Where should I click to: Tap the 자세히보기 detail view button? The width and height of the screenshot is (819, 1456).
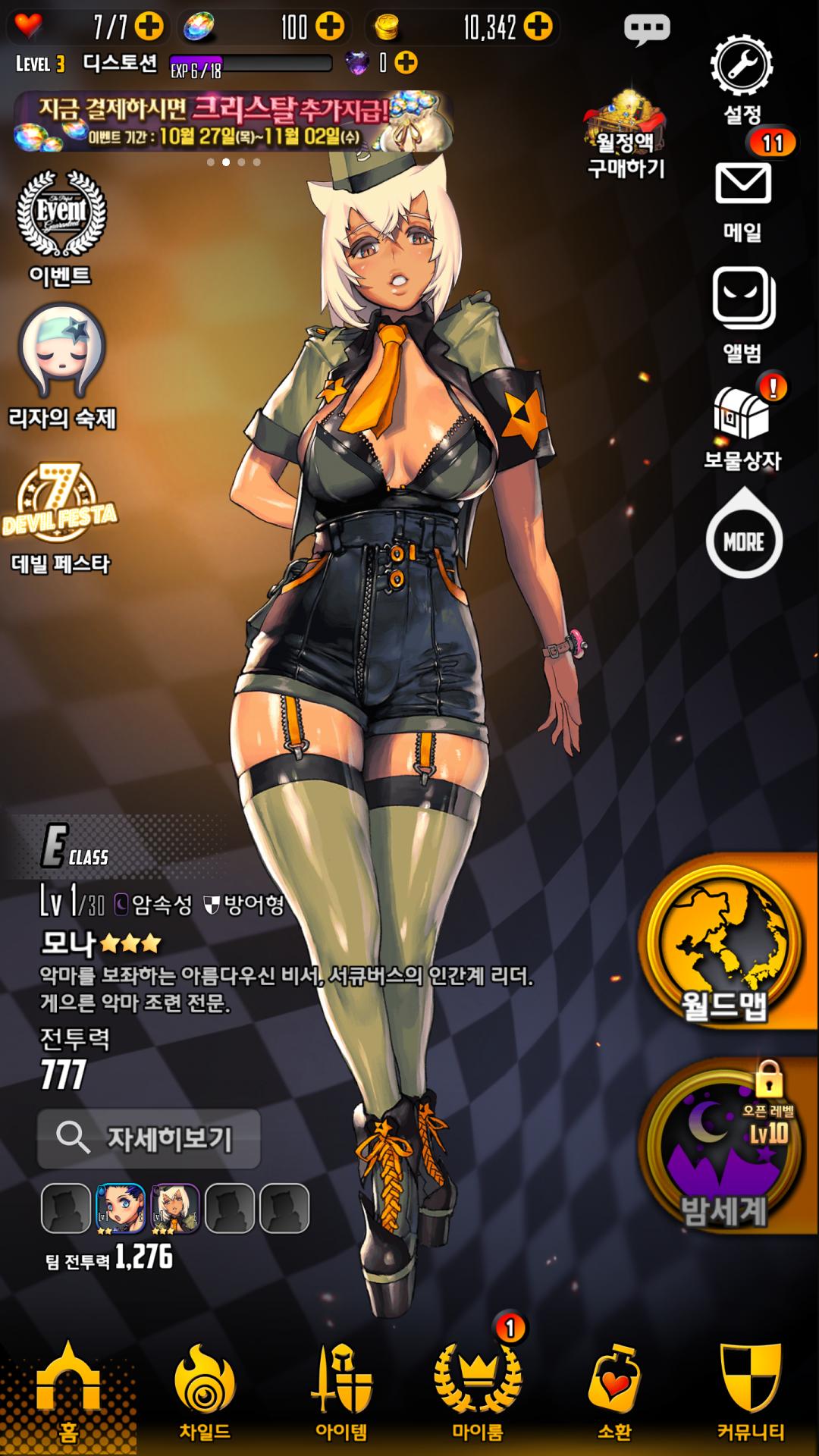click(x=149, y=1138)
